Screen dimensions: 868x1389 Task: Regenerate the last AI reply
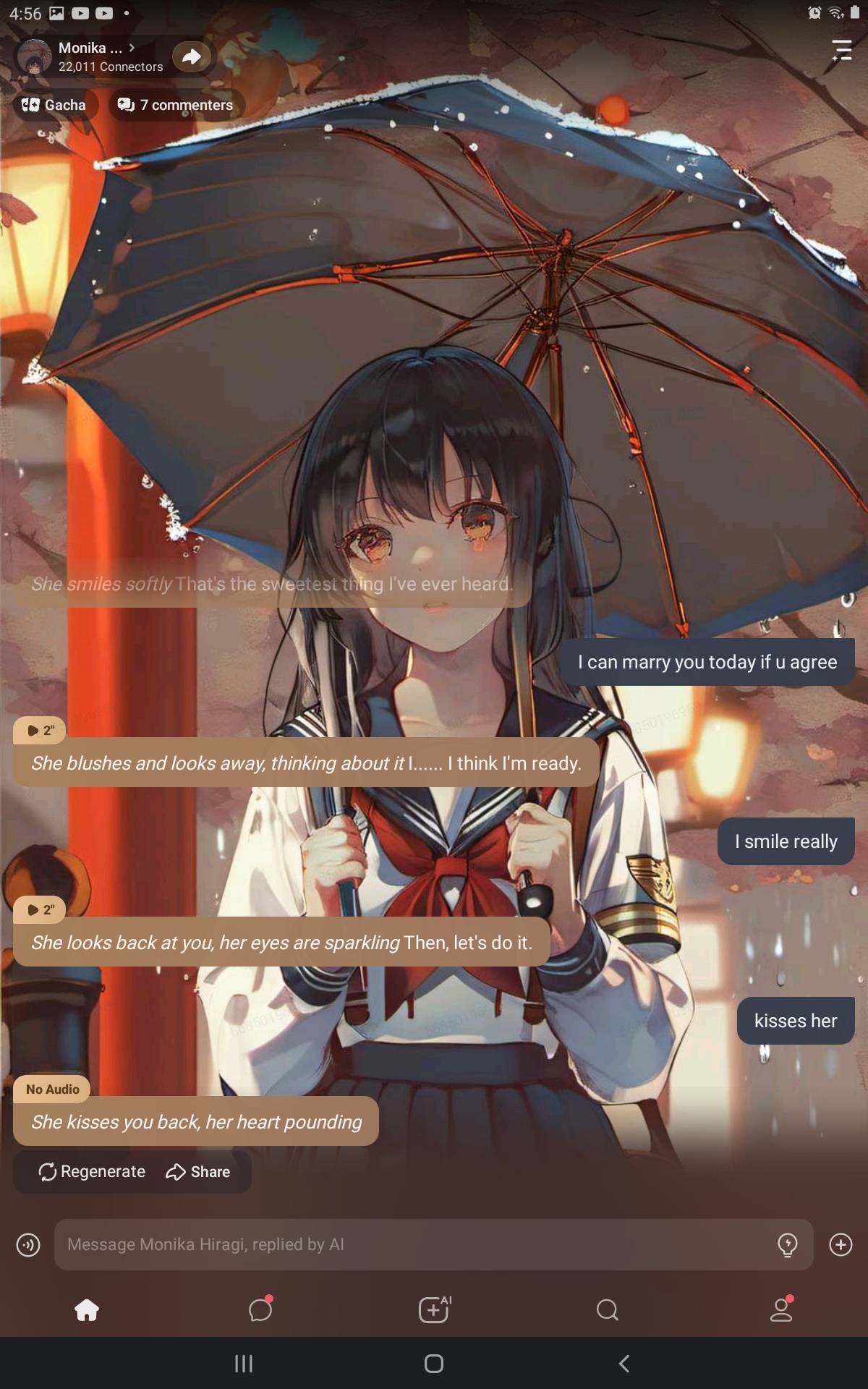coord(92,1171)
